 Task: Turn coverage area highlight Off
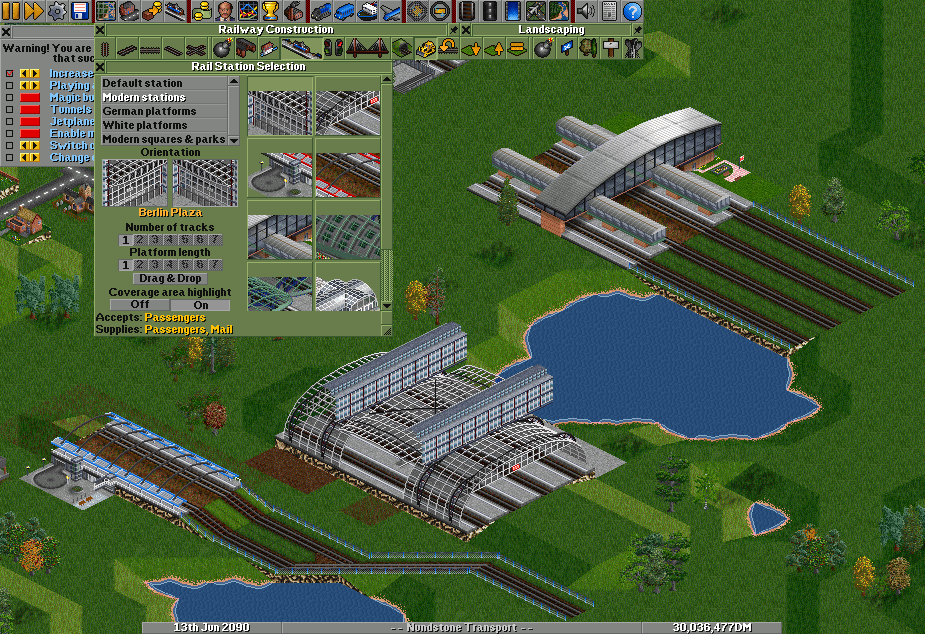[x=139, y=305]
